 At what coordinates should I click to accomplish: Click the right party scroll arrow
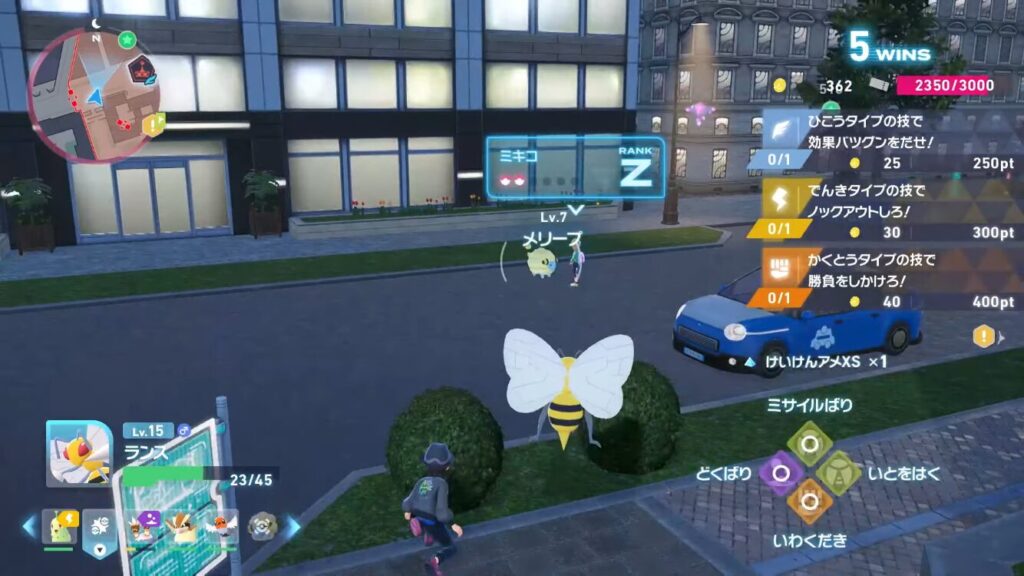click(x=294, y=525)
